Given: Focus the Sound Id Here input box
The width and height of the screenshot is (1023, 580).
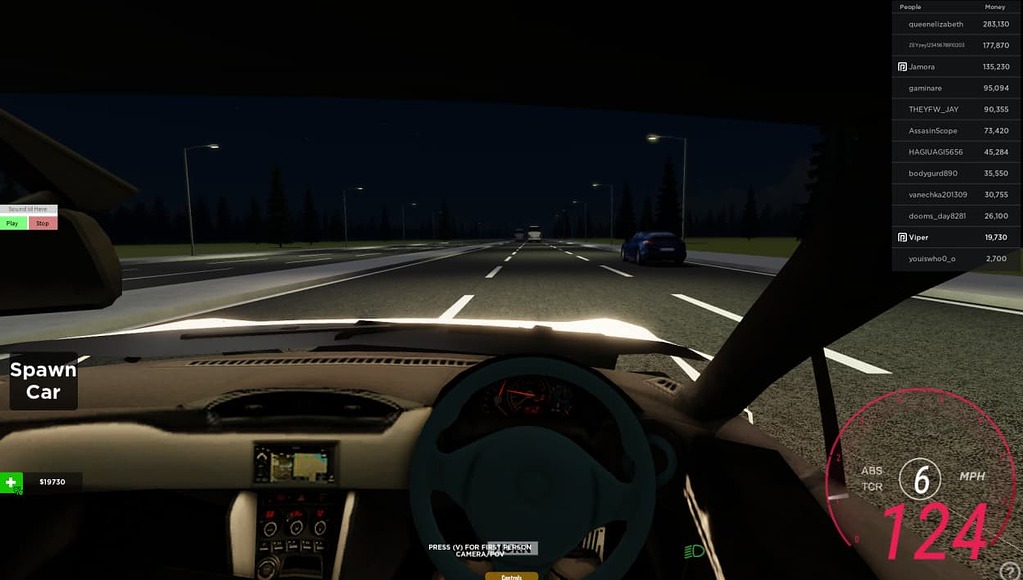Looking at the screenshot, I should click(28, 209).
